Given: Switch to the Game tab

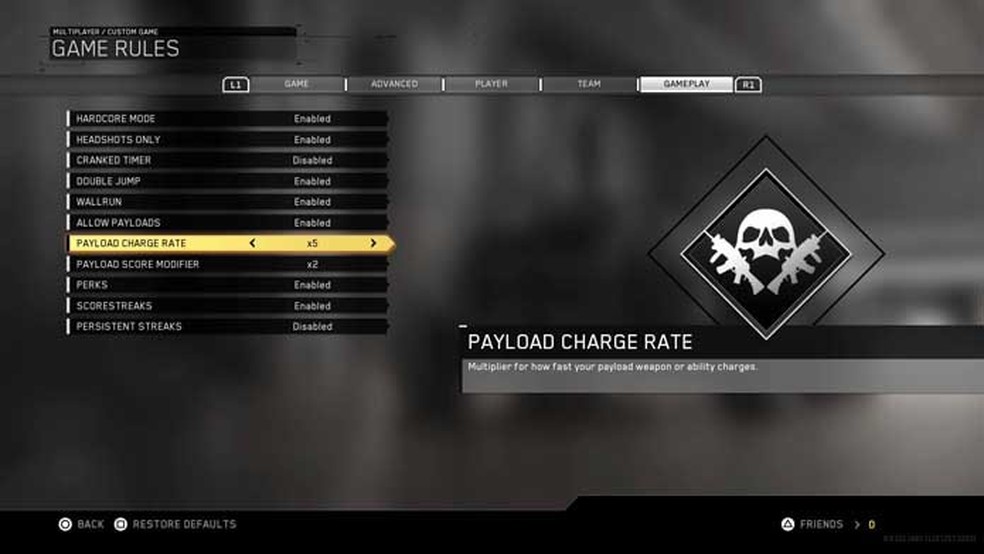Looking at the screenshot, I should point(297,84).
